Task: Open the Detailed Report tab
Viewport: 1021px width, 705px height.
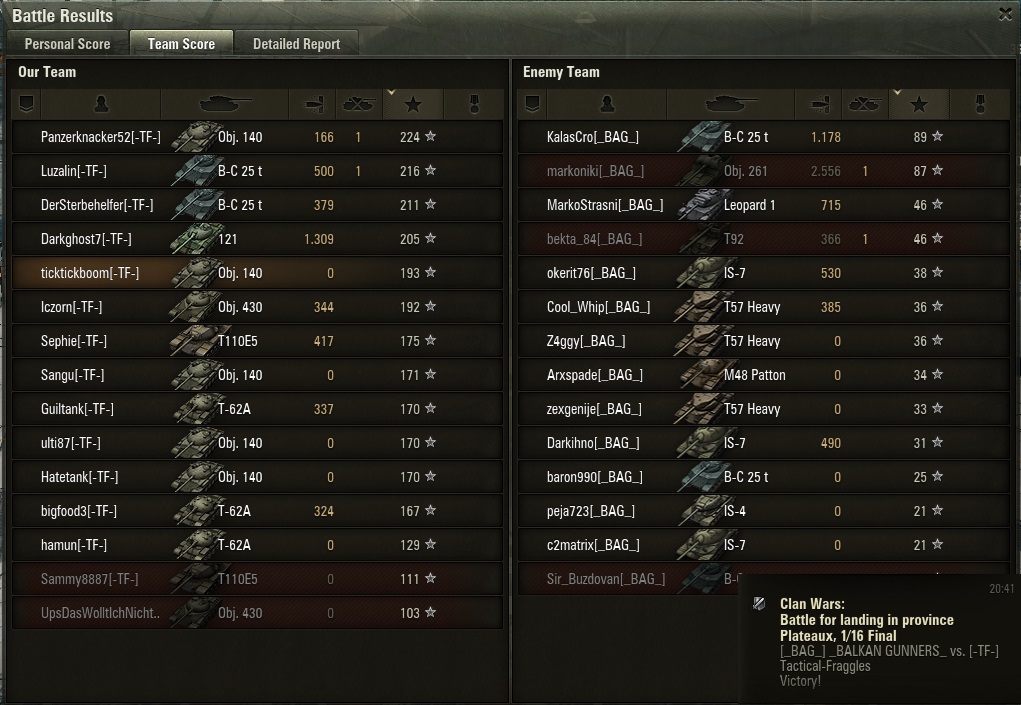Action: [296, 44]
